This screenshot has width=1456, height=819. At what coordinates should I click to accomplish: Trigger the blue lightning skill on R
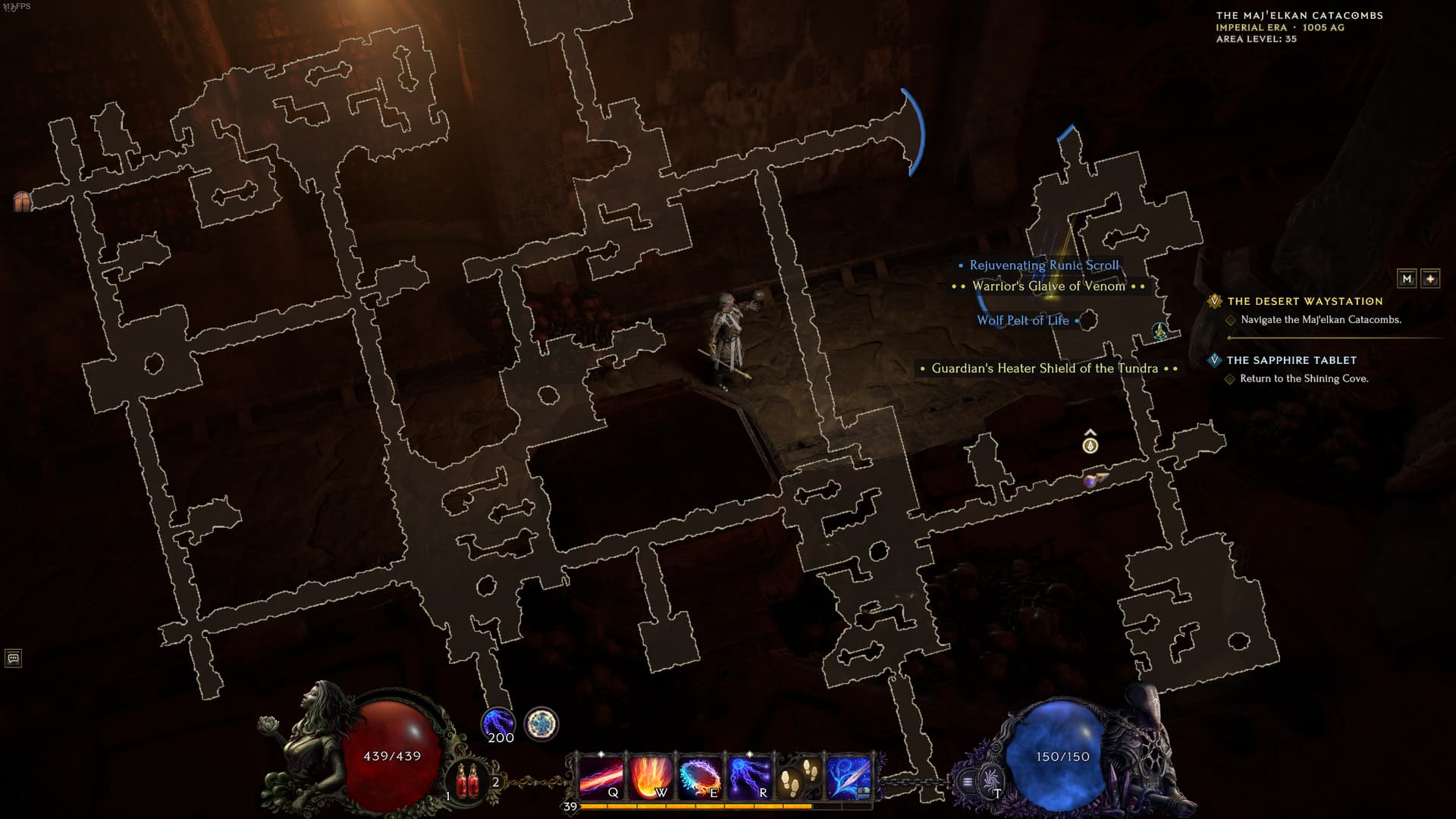(749, 777)
